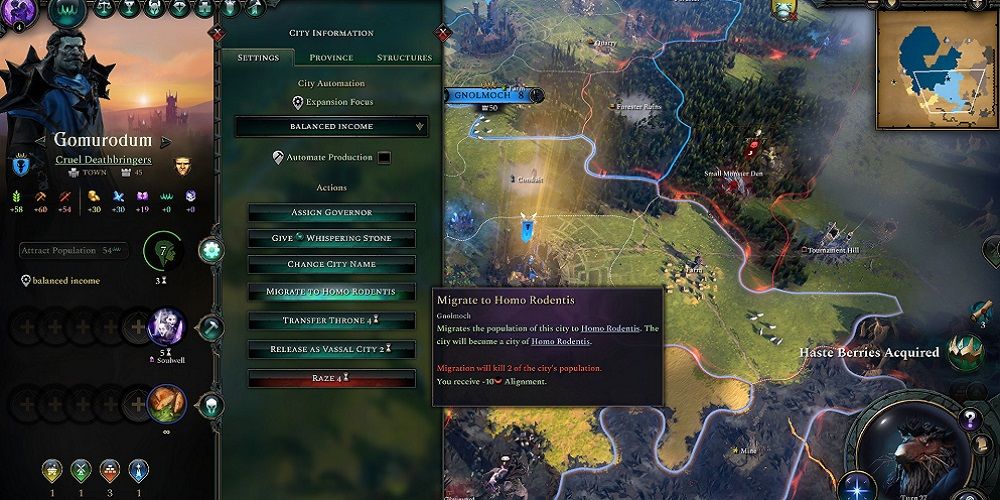Click the minimap in the corner
Viewport: 1000px width, 500px height.
coord(937,70)
